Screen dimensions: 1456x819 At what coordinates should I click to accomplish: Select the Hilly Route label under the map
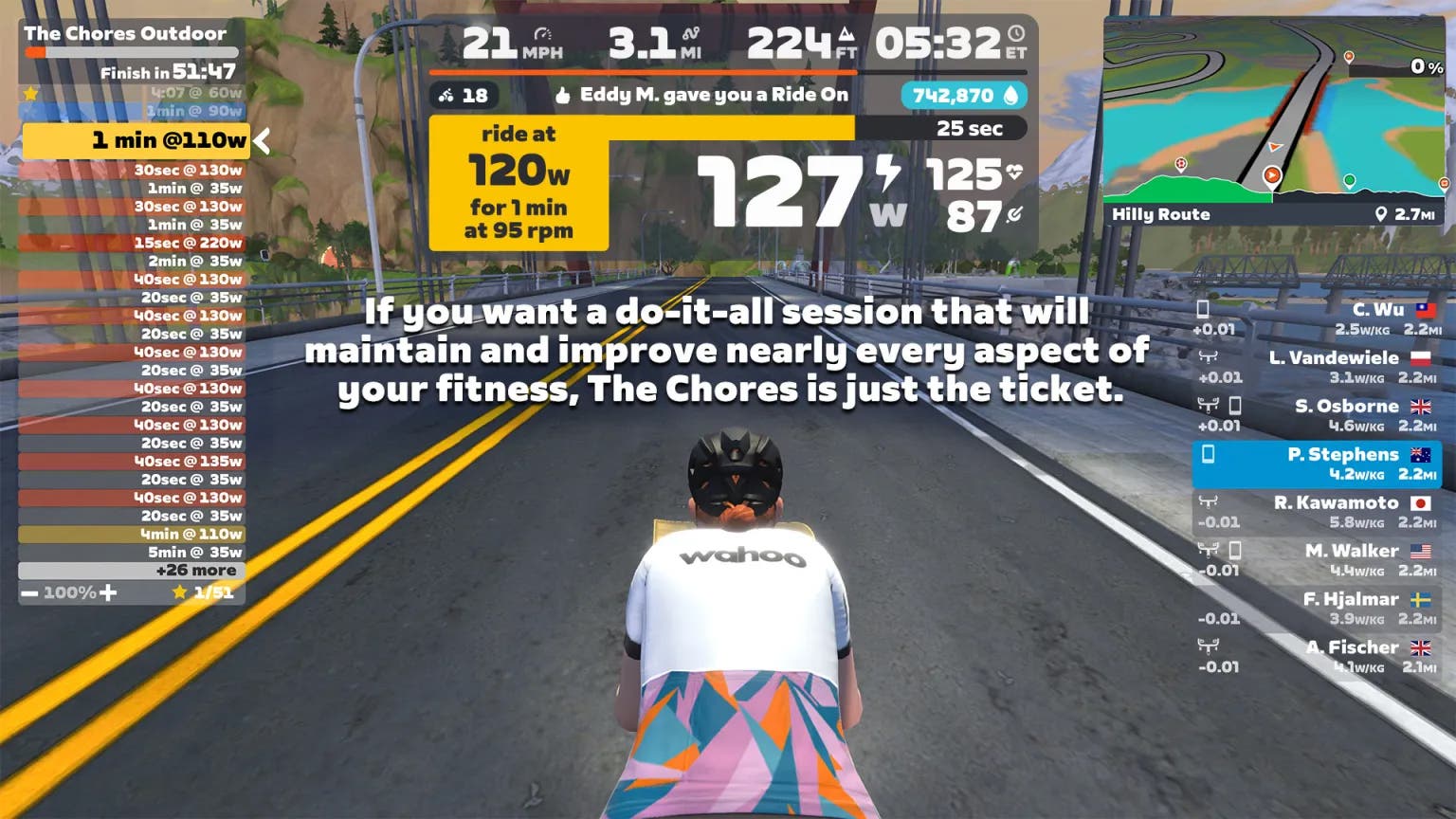pyautogui.click(x=1160, y=214)
